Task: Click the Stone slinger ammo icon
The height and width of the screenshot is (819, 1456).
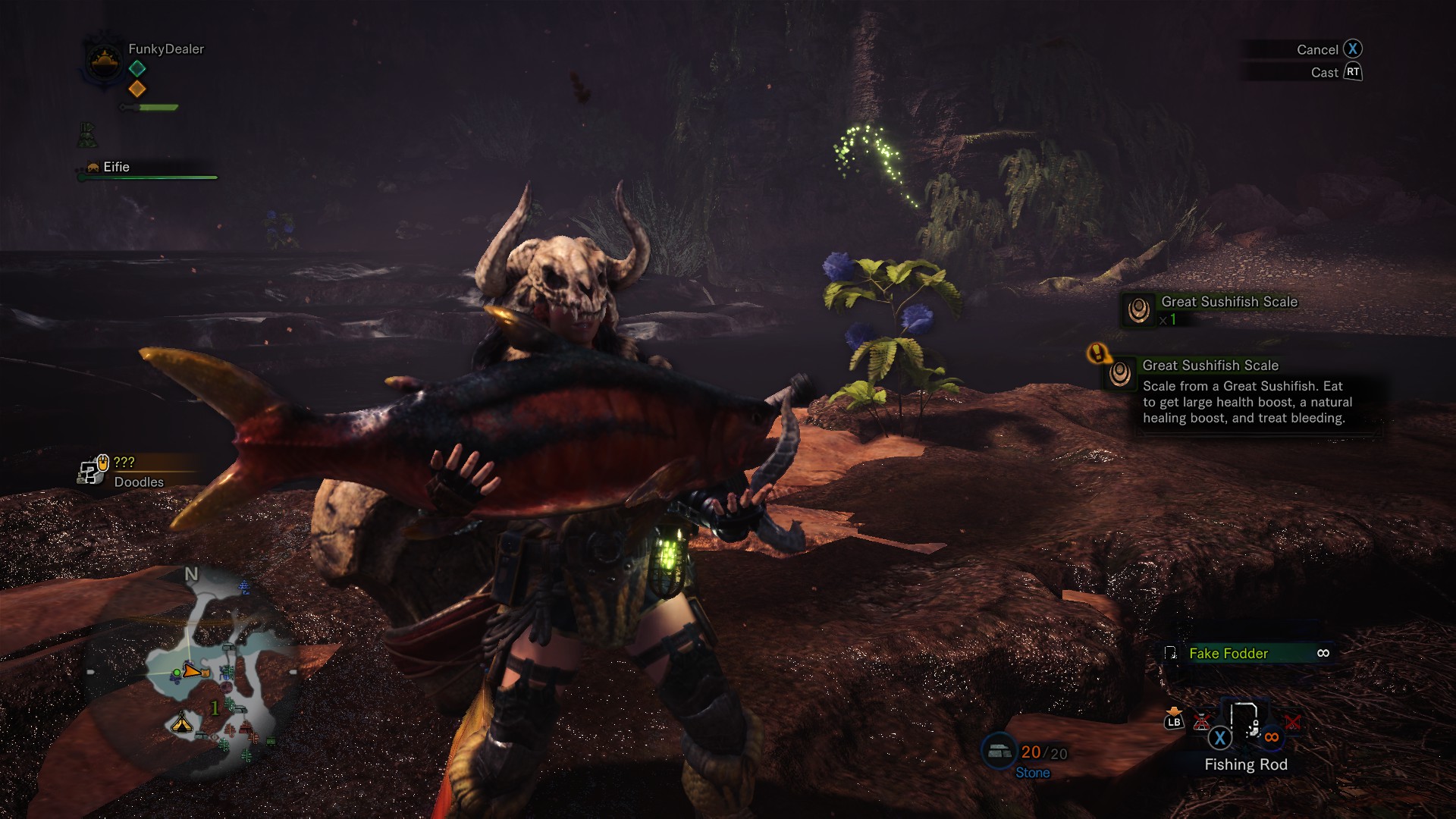Action: 999,750
